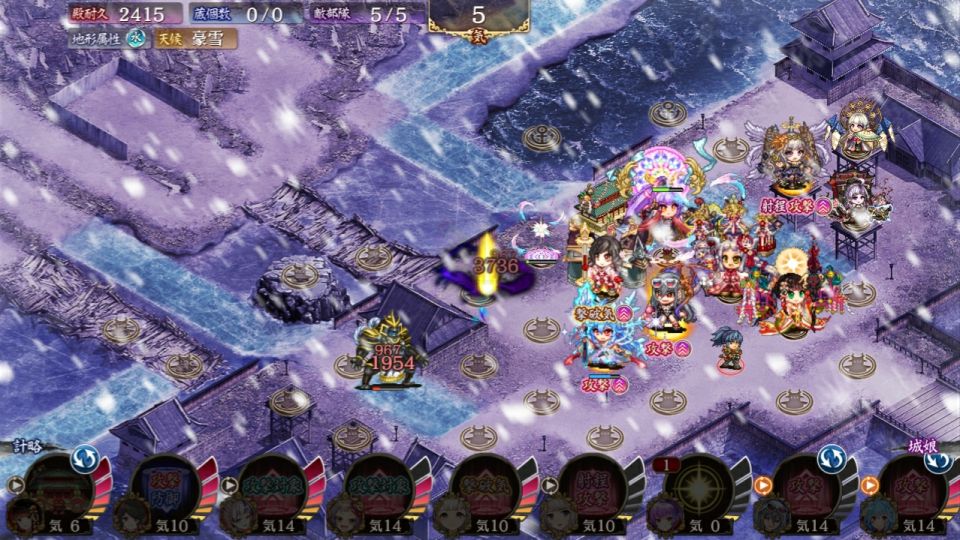Image resolution: width=960 pixels, height=540 pixels.
Task: Click the blue swap icon above the 気 6 skill
Action: point(83,459)
